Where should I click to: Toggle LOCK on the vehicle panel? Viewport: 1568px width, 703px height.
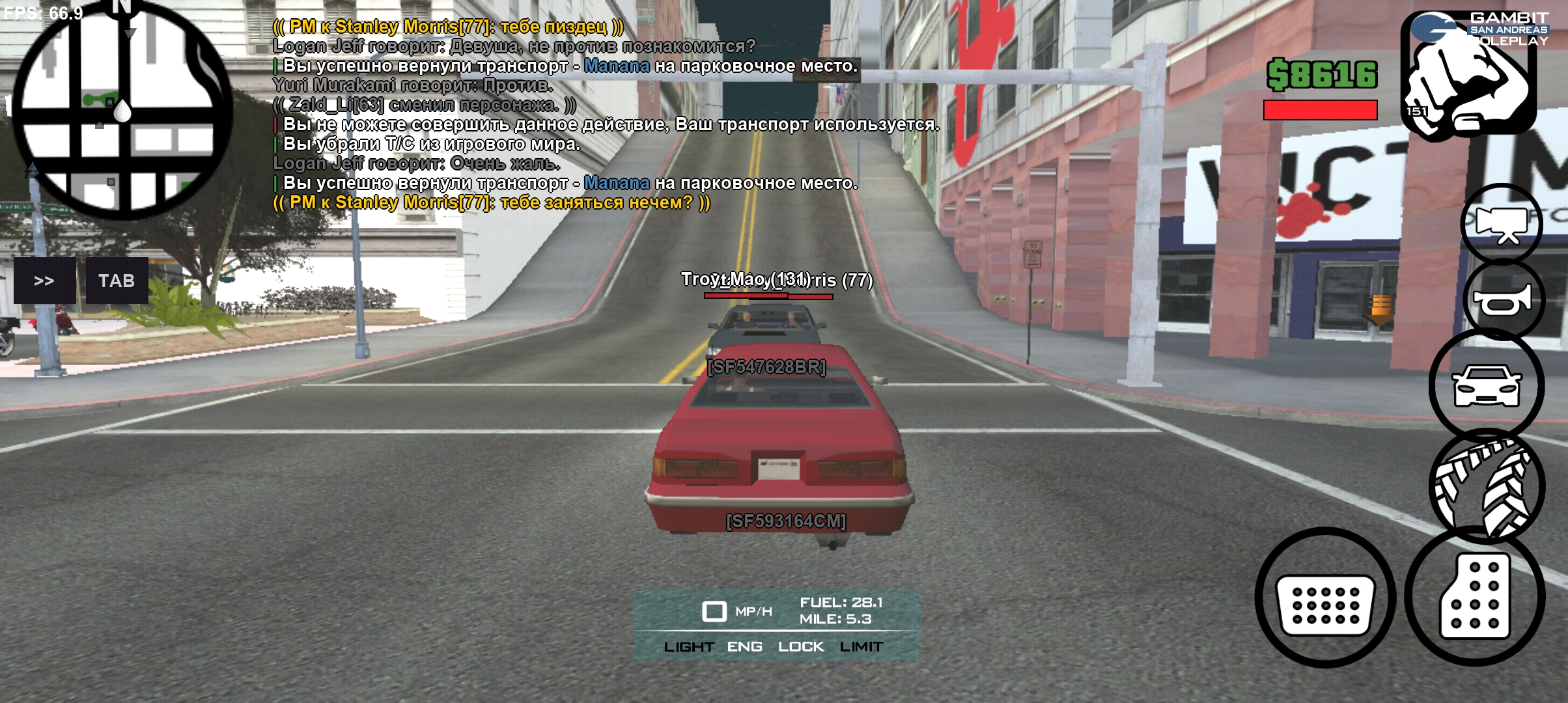coord(801,646)
